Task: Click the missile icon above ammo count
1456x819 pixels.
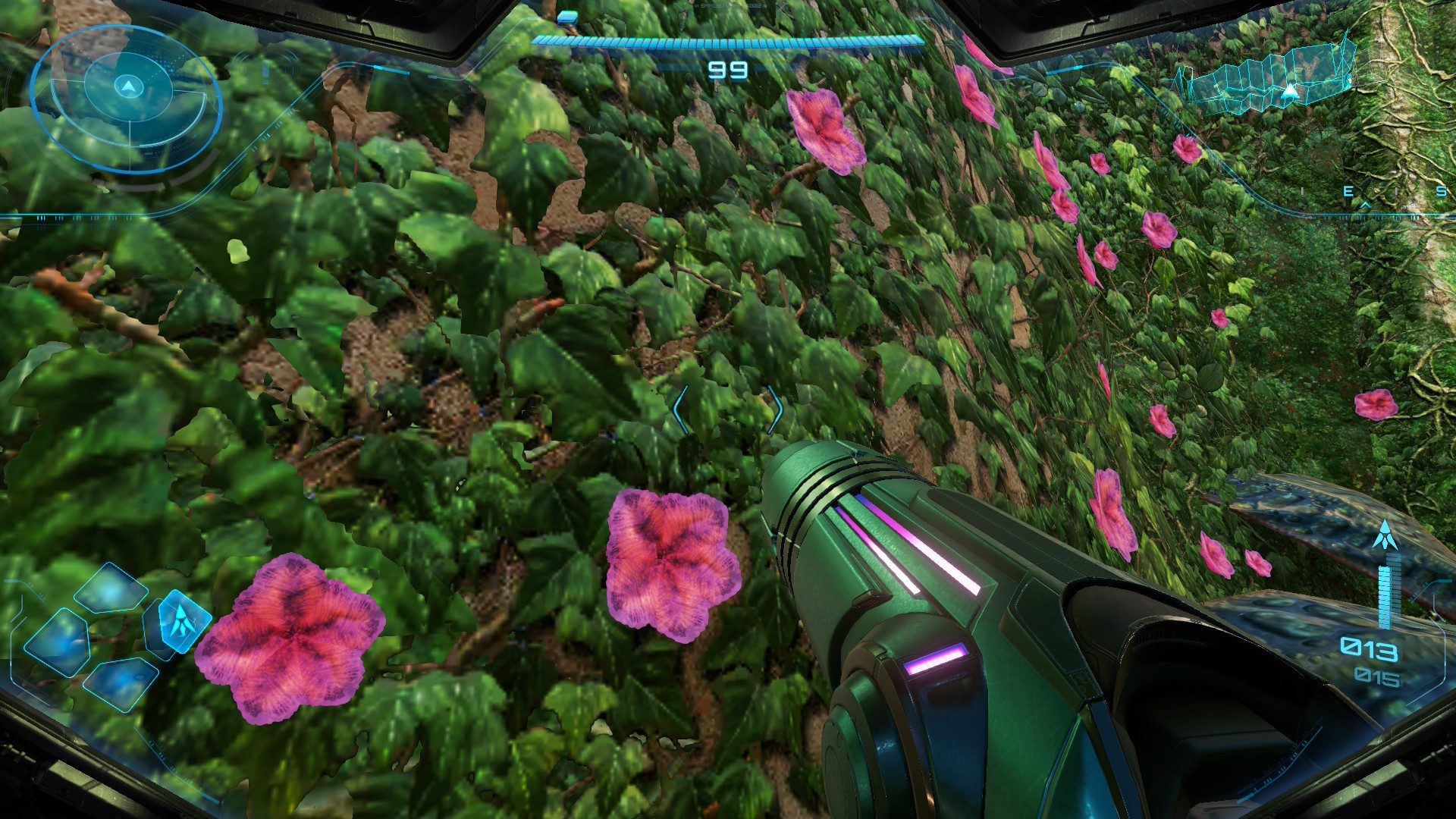Action: click(1385, 535)
